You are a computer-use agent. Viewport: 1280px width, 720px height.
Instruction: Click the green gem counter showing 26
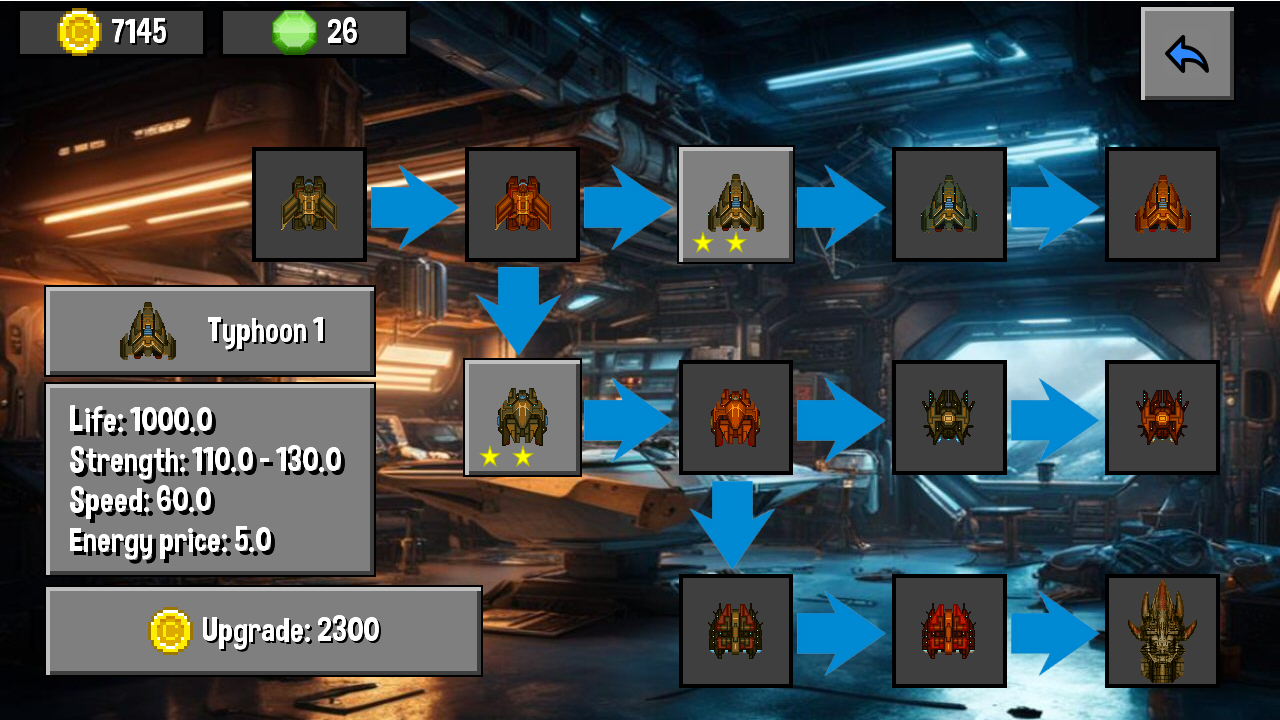315,31
